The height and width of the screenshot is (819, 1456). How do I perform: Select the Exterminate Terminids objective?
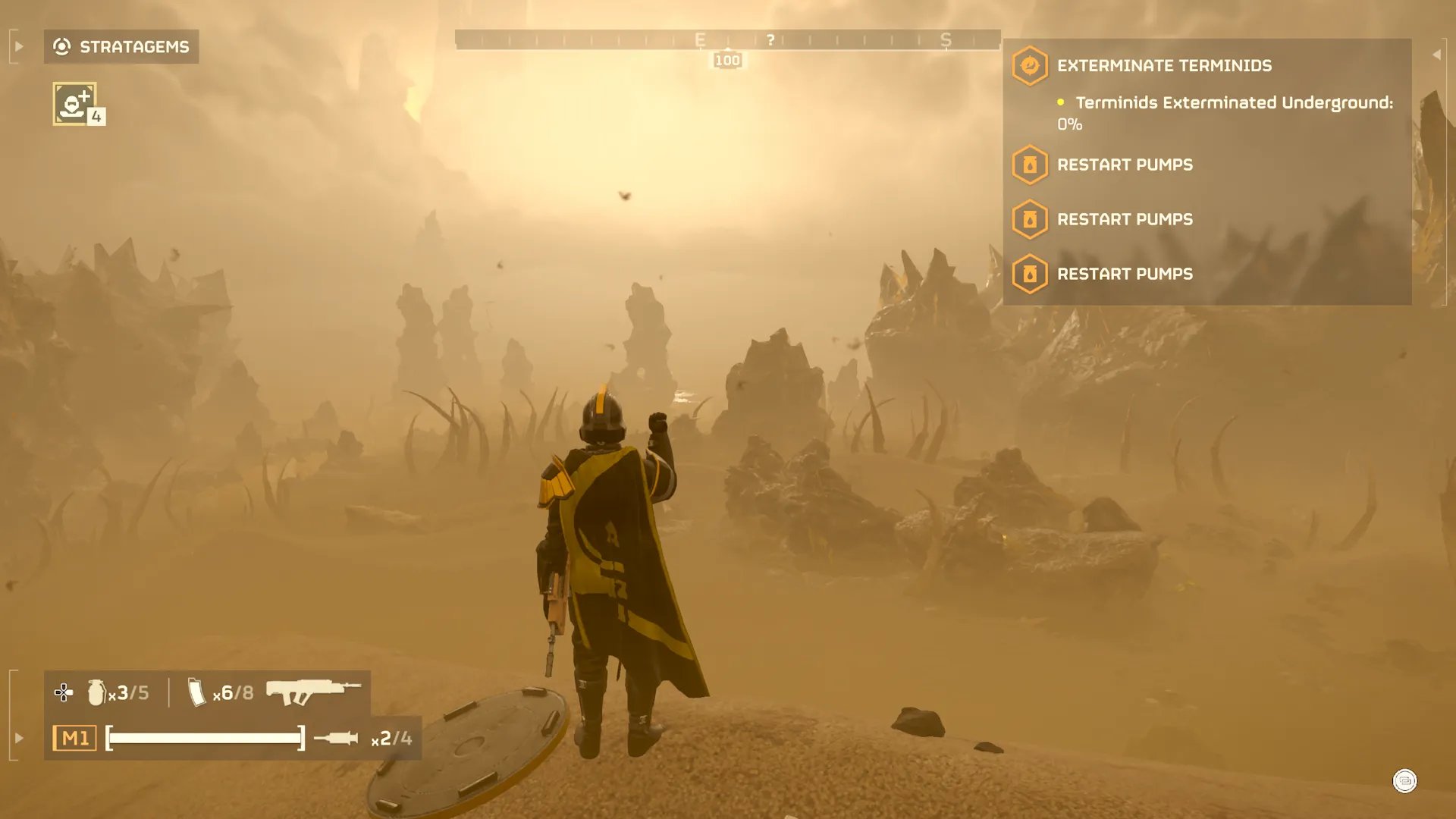[x=1164, y=66]
